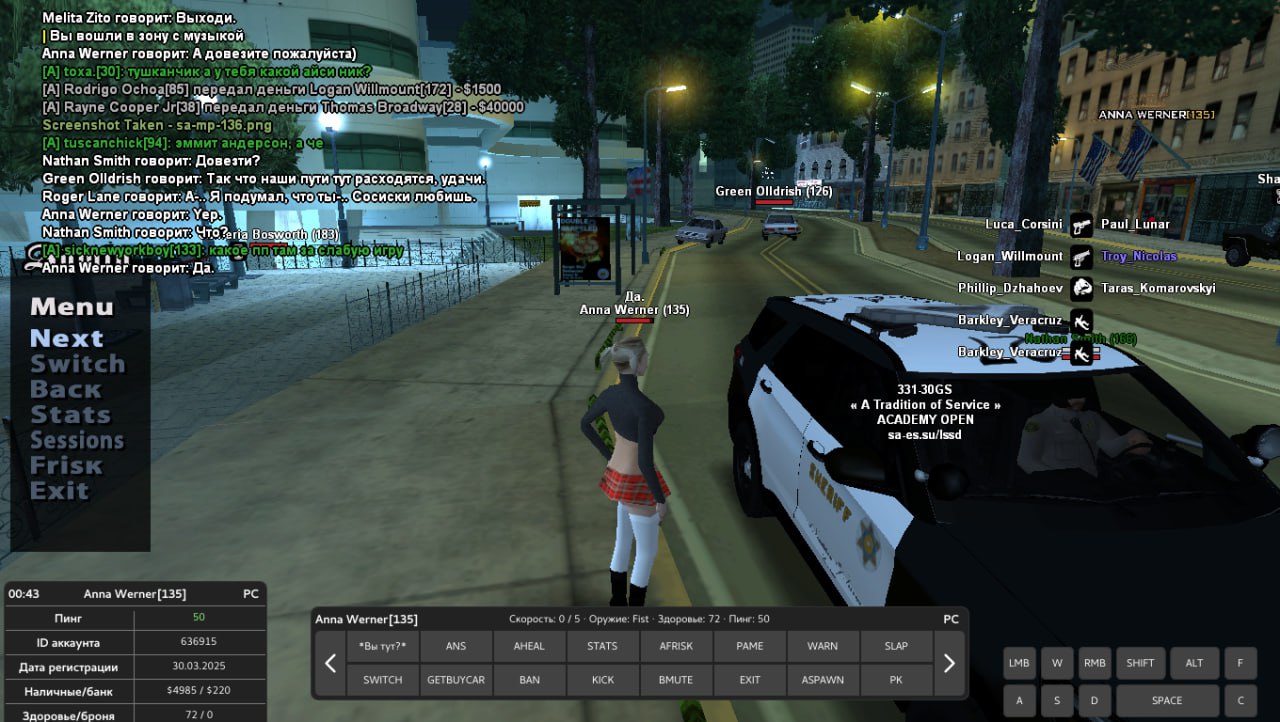Choose the BAN action
Viewport: 1280px width, 722px height.
tap(529, 680)
